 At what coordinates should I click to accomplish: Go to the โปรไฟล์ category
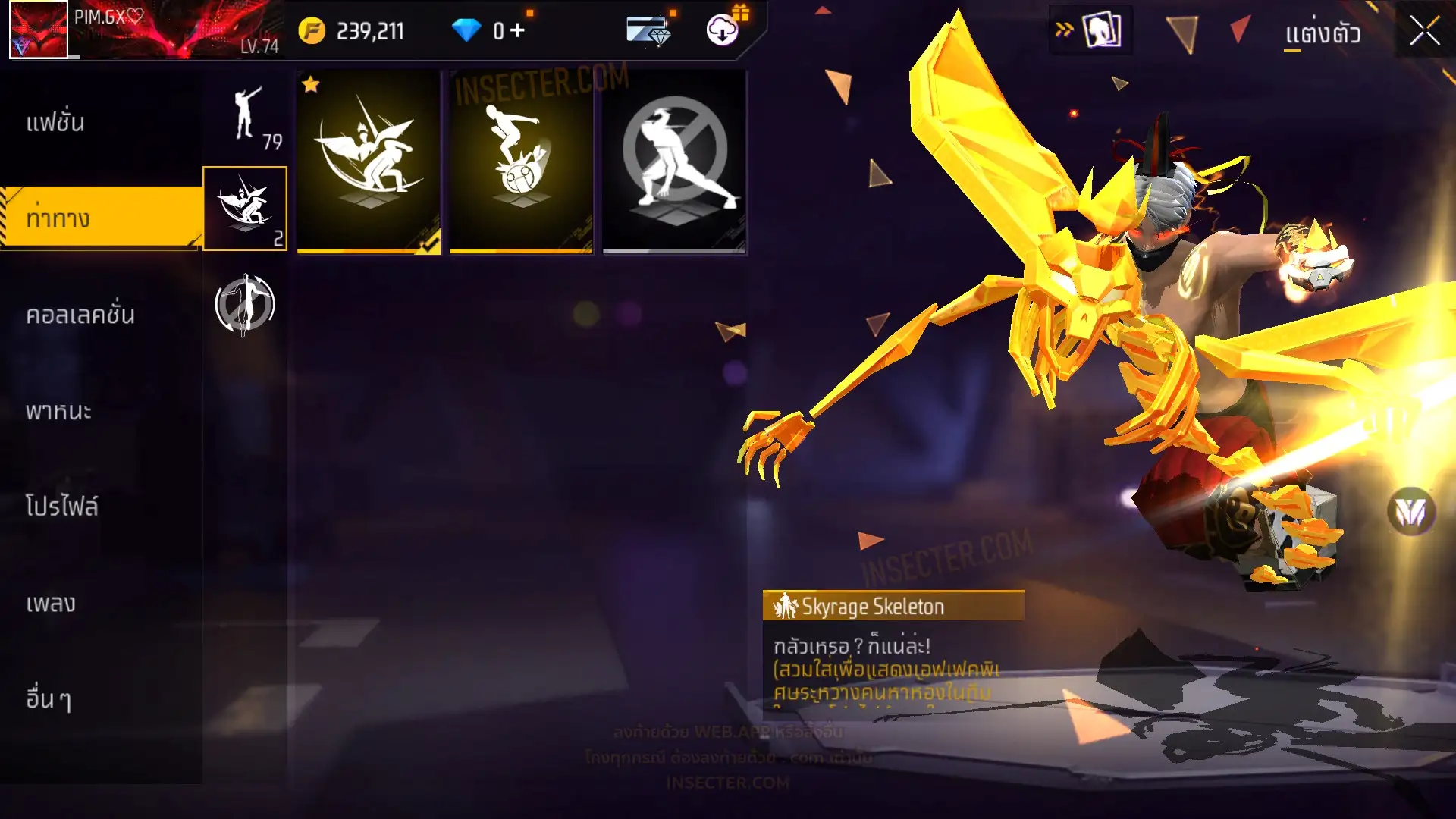tap(62, 507)
